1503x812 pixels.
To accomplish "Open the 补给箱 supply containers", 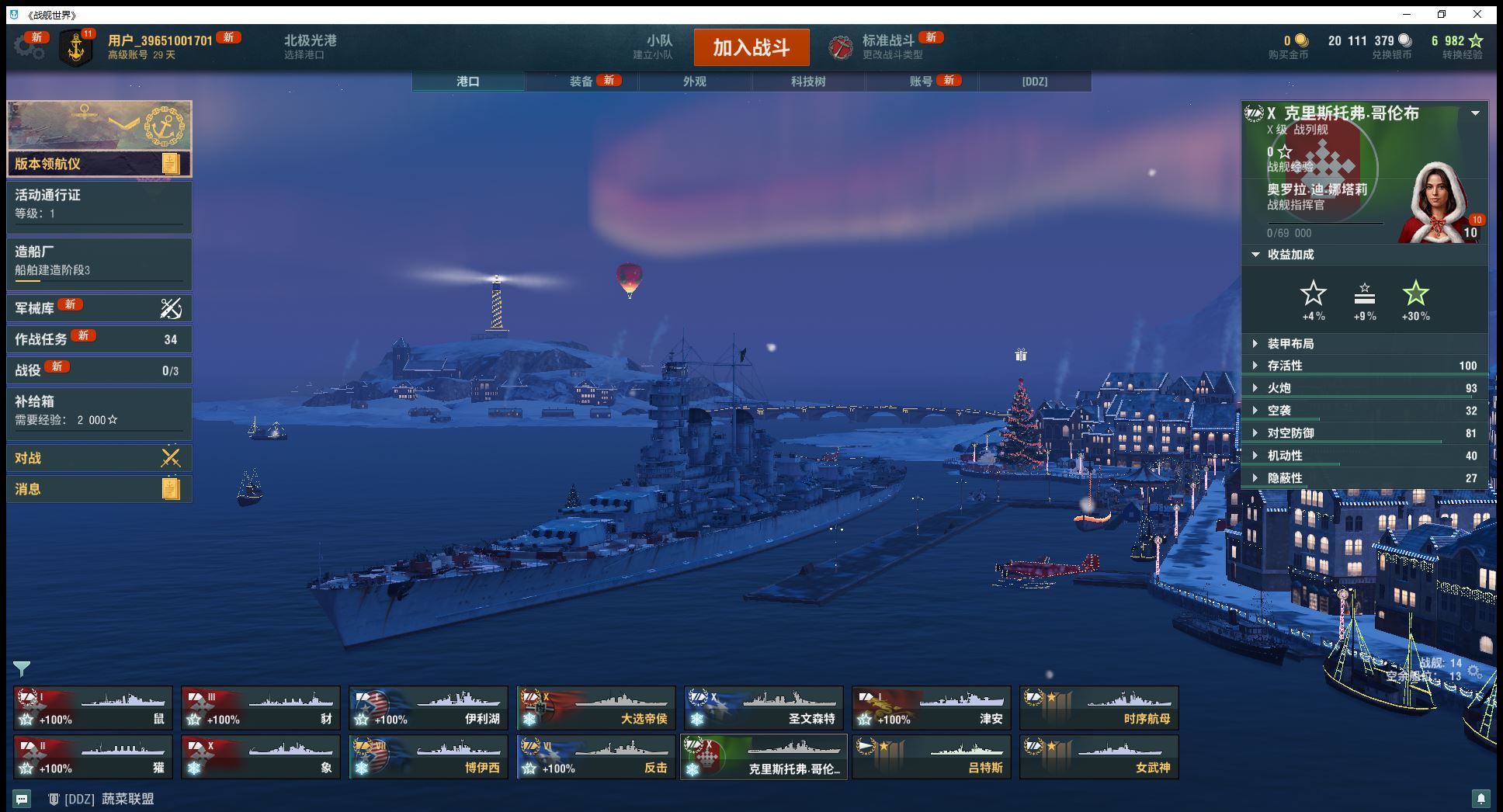I will pos(99,411).
